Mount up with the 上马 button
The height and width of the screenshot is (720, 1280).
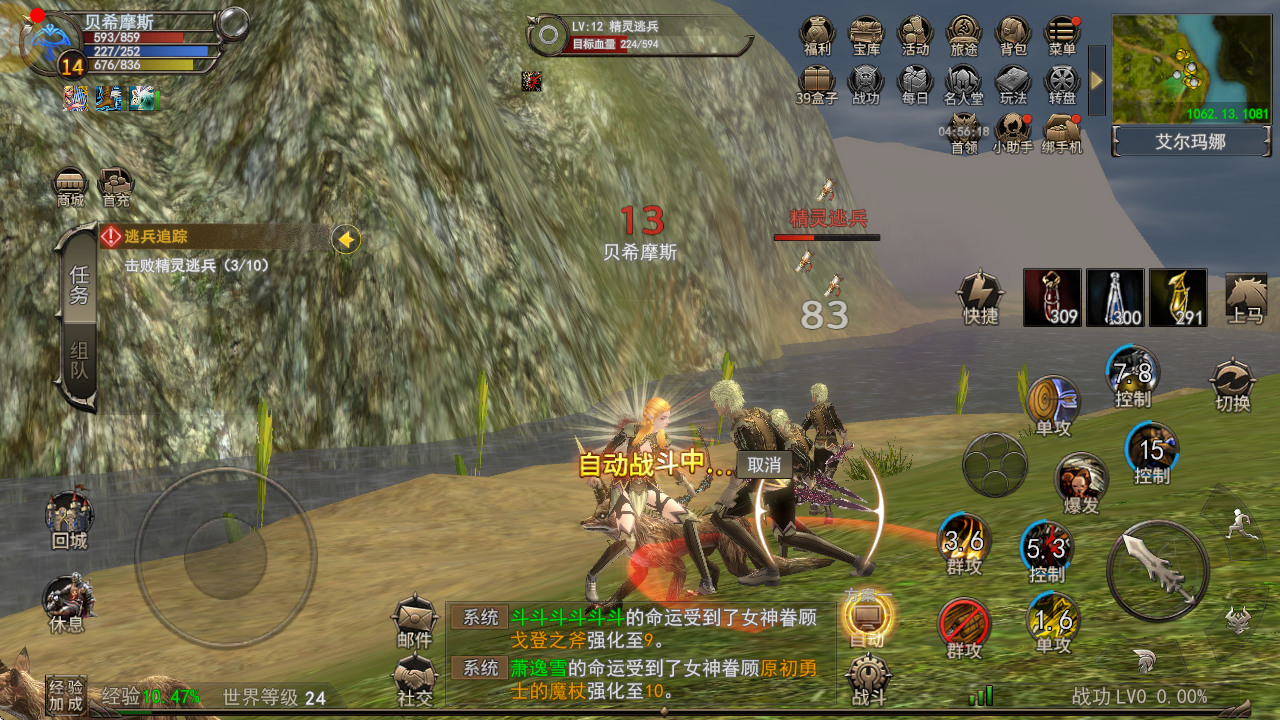1246,298
